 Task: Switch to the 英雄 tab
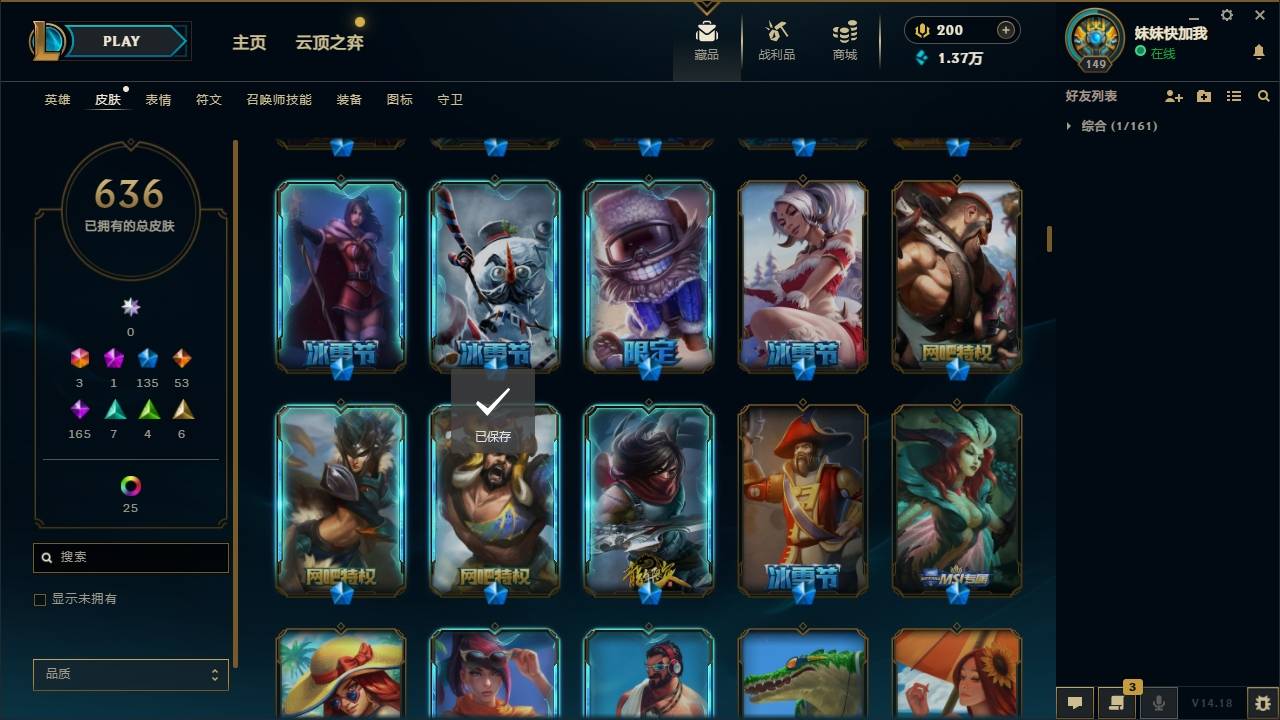click(56, 99)
